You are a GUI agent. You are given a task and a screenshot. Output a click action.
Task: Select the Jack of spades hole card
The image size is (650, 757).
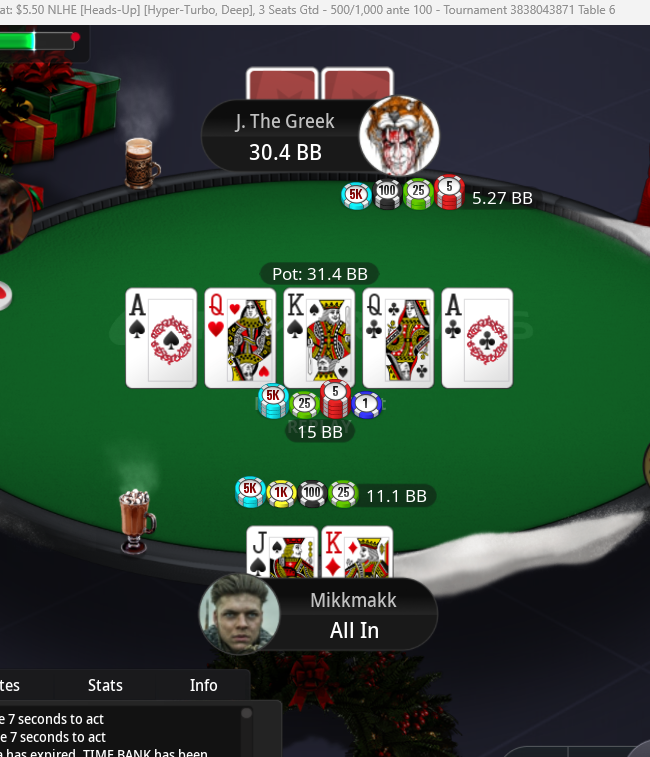click(280, 552)
